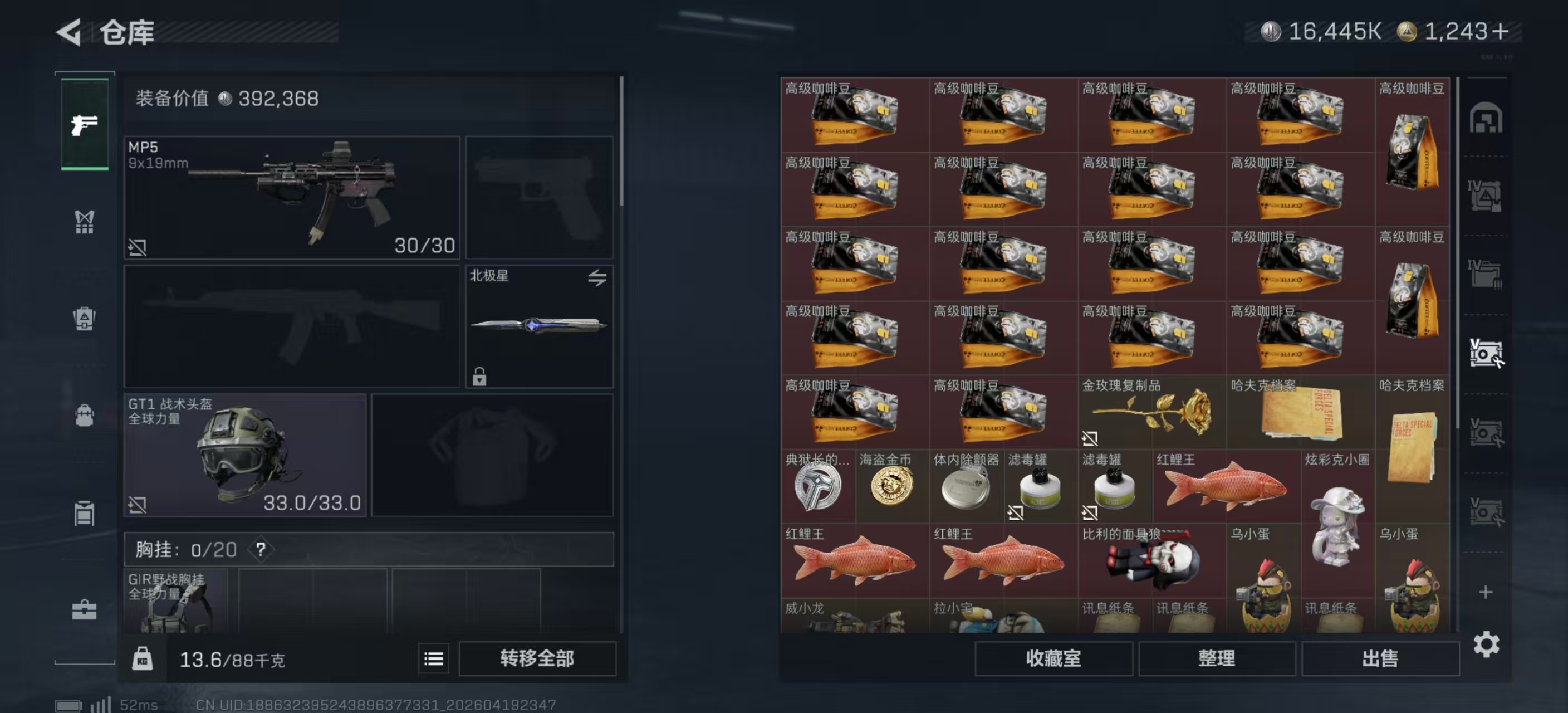
Task: Open the backpack equipment category icon
Action: (84, 414)
